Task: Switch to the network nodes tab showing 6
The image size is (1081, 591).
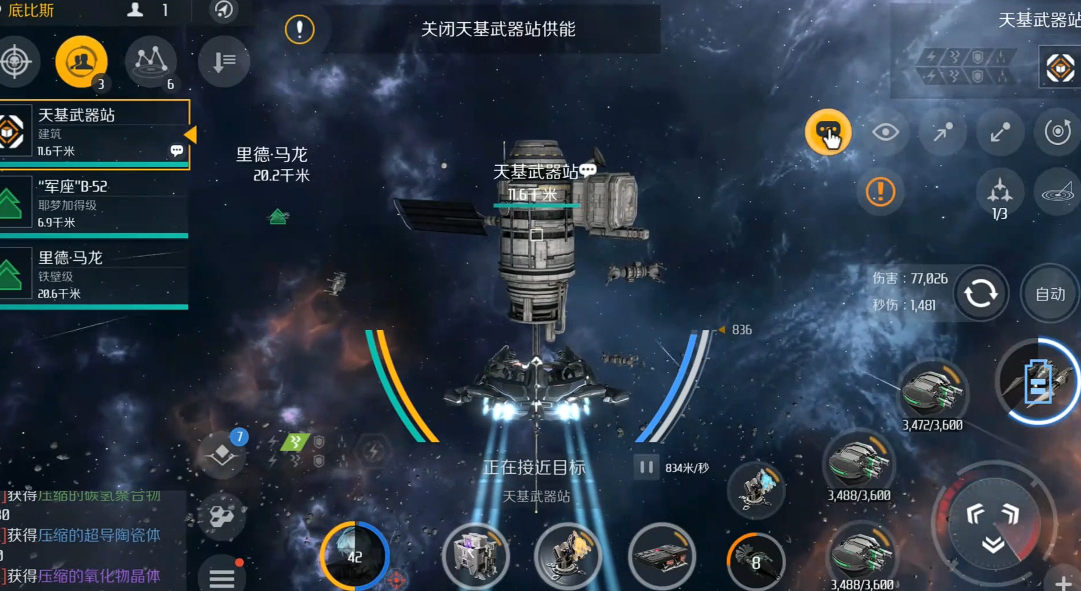Action: point(150,61)
